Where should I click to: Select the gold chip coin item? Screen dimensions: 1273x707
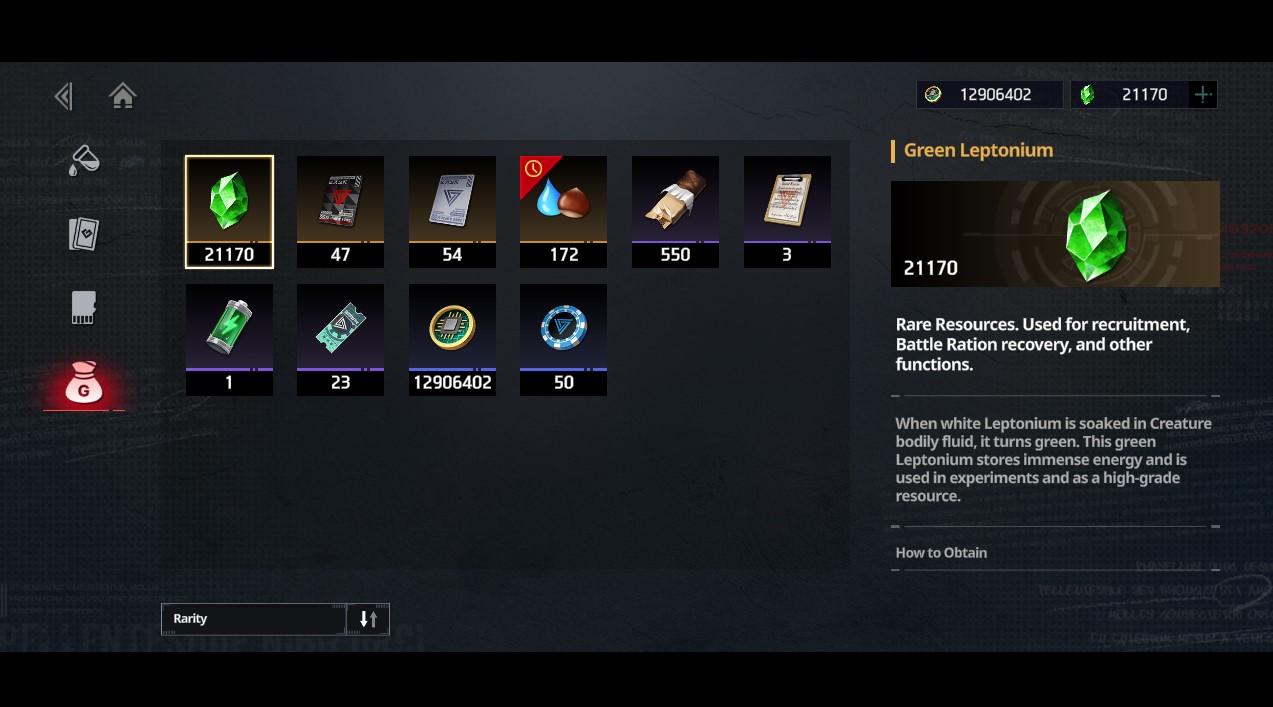point(452,339)
